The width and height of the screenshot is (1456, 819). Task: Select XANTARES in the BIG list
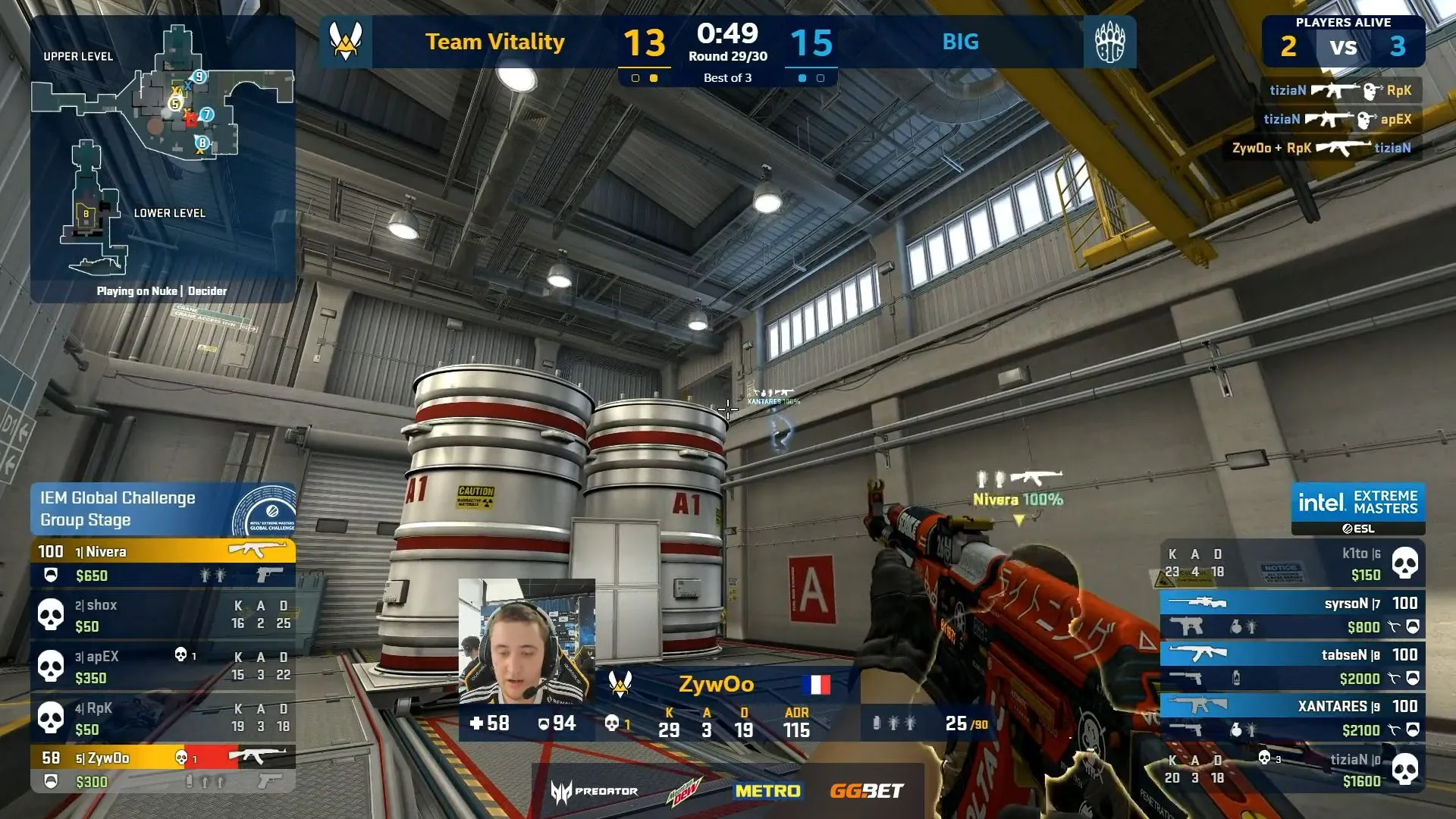pyautogui.click(x=1292, y=718)
